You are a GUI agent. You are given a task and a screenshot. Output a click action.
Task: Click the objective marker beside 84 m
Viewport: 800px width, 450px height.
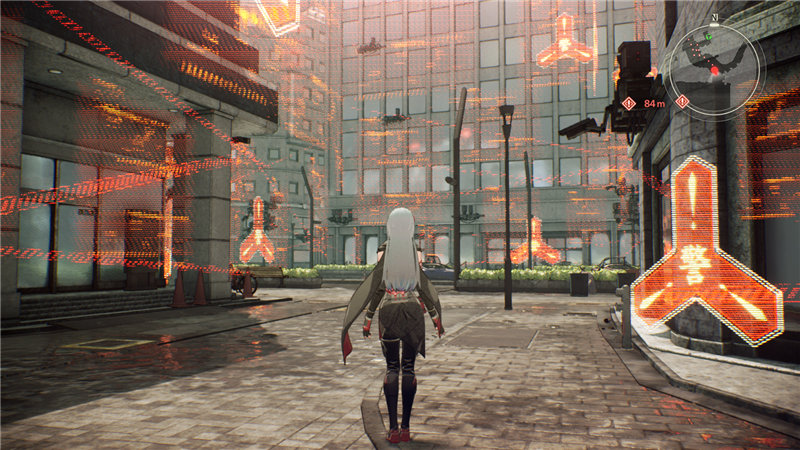(x=628, y=103)
